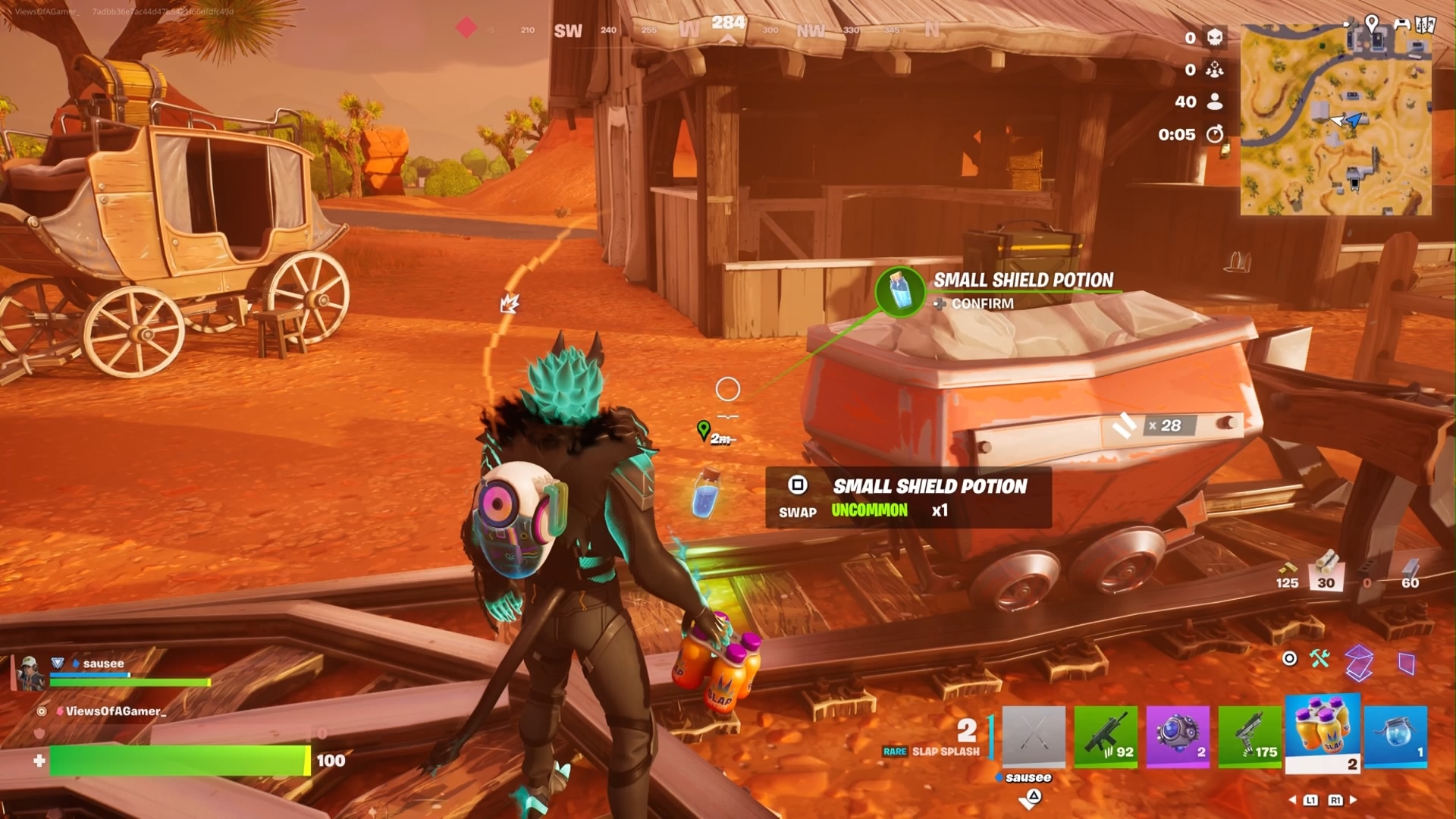Click the folded map icon above minimap
1456x819 pixels.
pyautogui.click(x=1426, y=24)
